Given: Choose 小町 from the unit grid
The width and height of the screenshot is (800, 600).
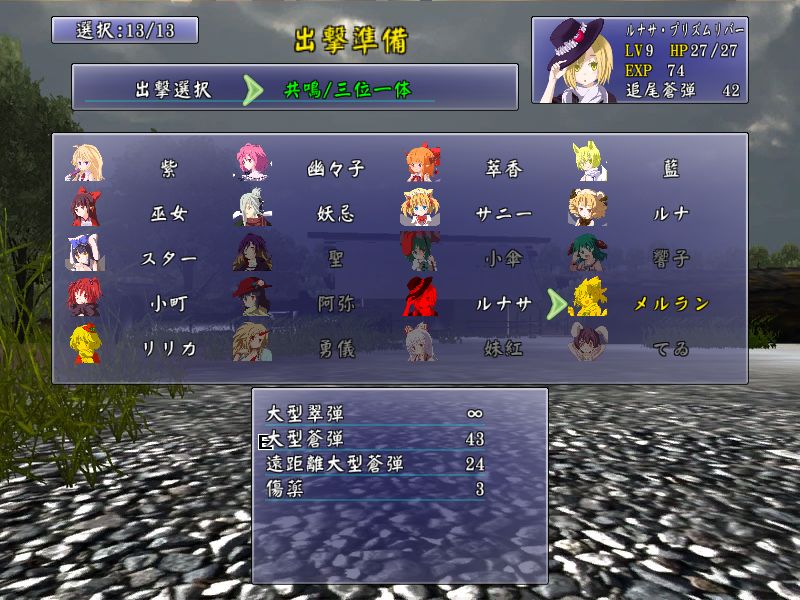Looking at the screenshot, I should [167, 303].
